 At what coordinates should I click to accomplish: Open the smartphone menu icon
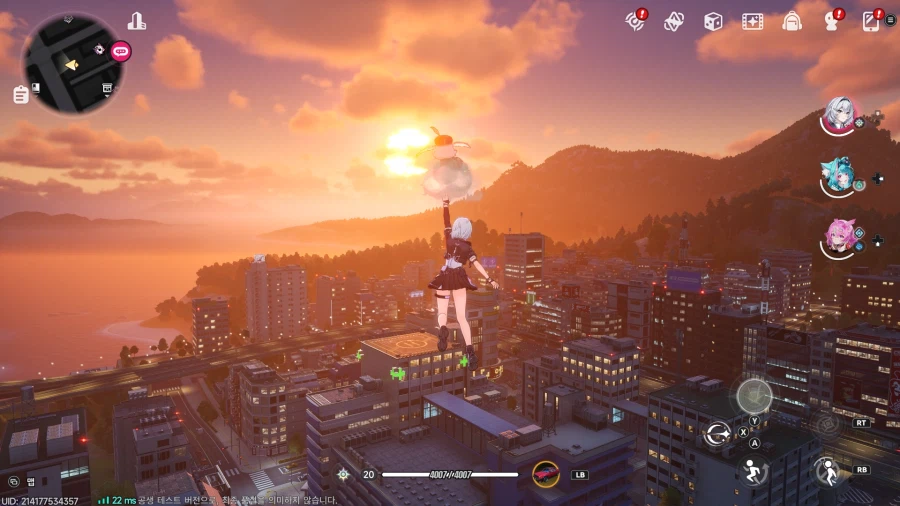pos(871,21)
